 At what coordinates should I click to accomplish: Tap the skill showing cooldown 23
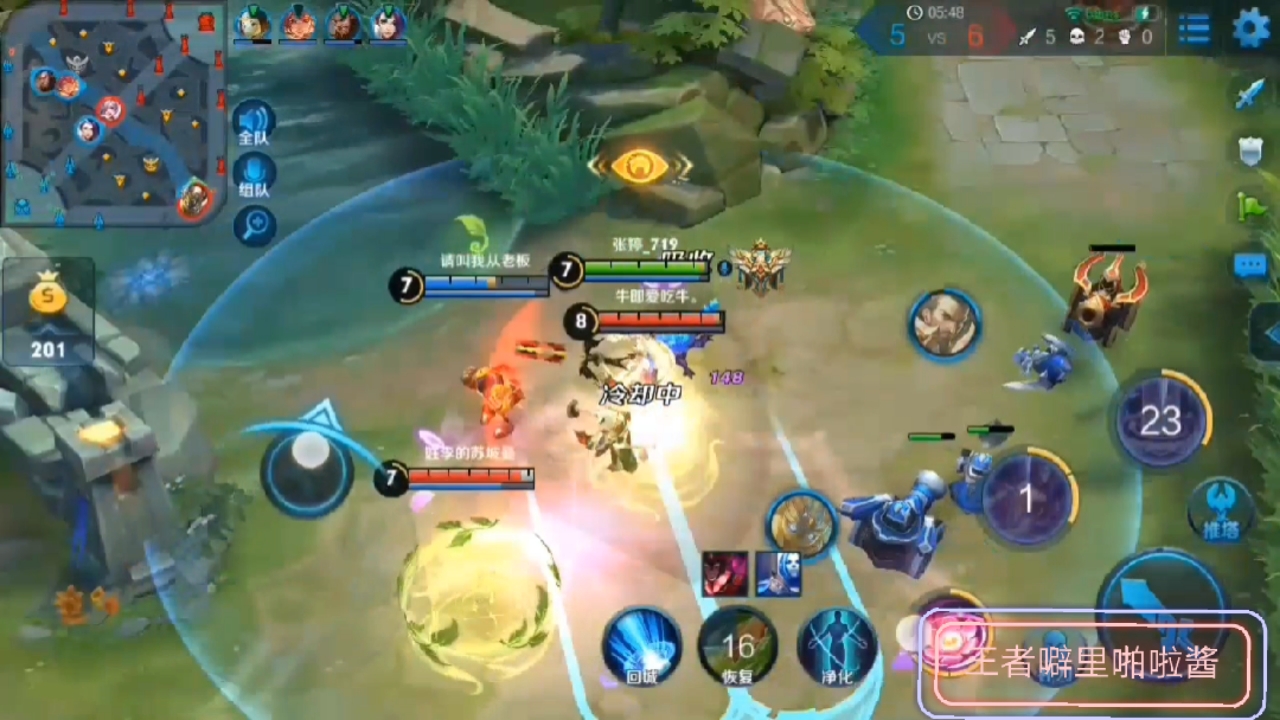click(1160, 420)
